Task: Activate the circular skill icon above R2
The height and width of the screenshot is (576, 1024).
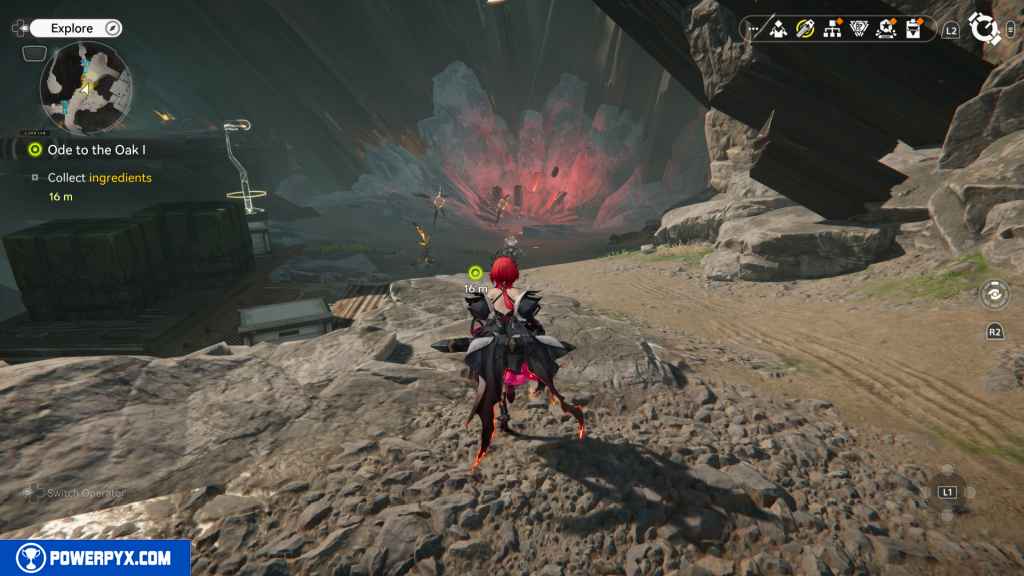Action: click(995, 294)
